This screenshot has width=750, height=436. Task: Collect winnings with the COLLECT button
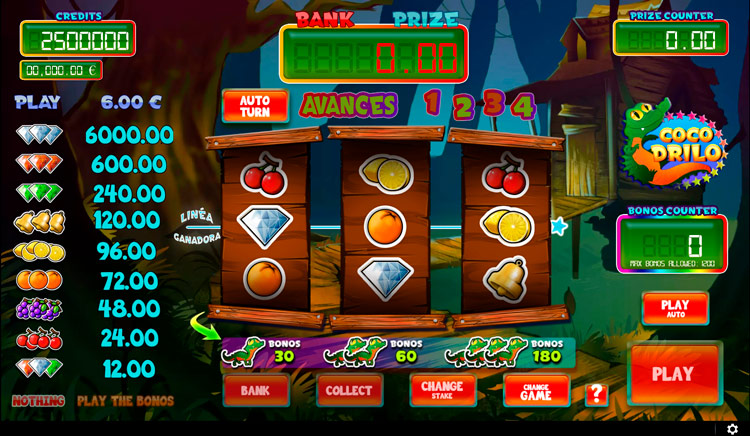tap(349, 390)
